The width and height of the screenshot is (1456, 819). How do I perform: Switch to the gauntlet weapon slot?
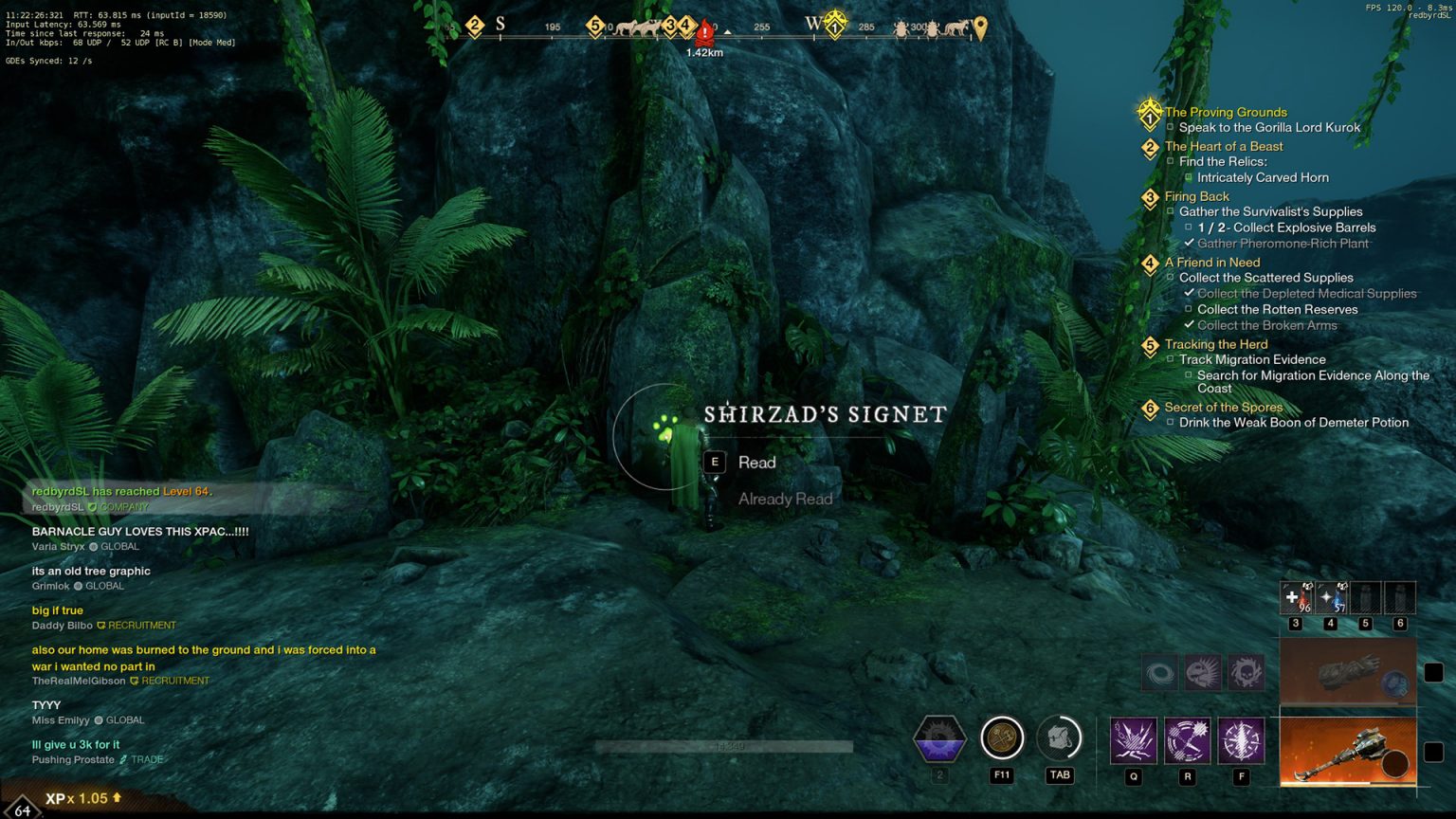pyautogui.click(x=1347, y=672)
